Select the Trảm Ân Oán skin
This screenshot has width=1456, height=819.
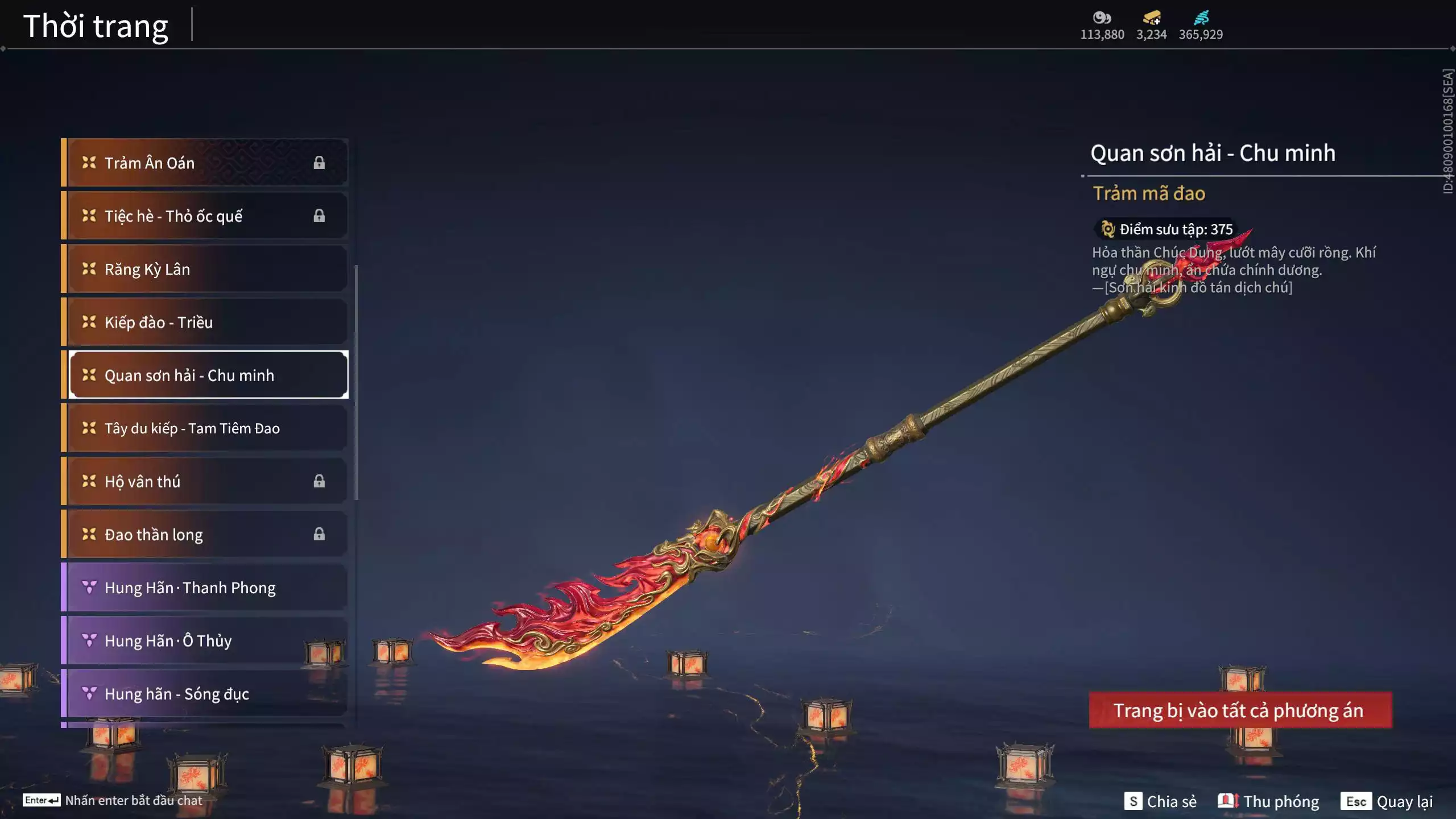(x=205, y=163)
